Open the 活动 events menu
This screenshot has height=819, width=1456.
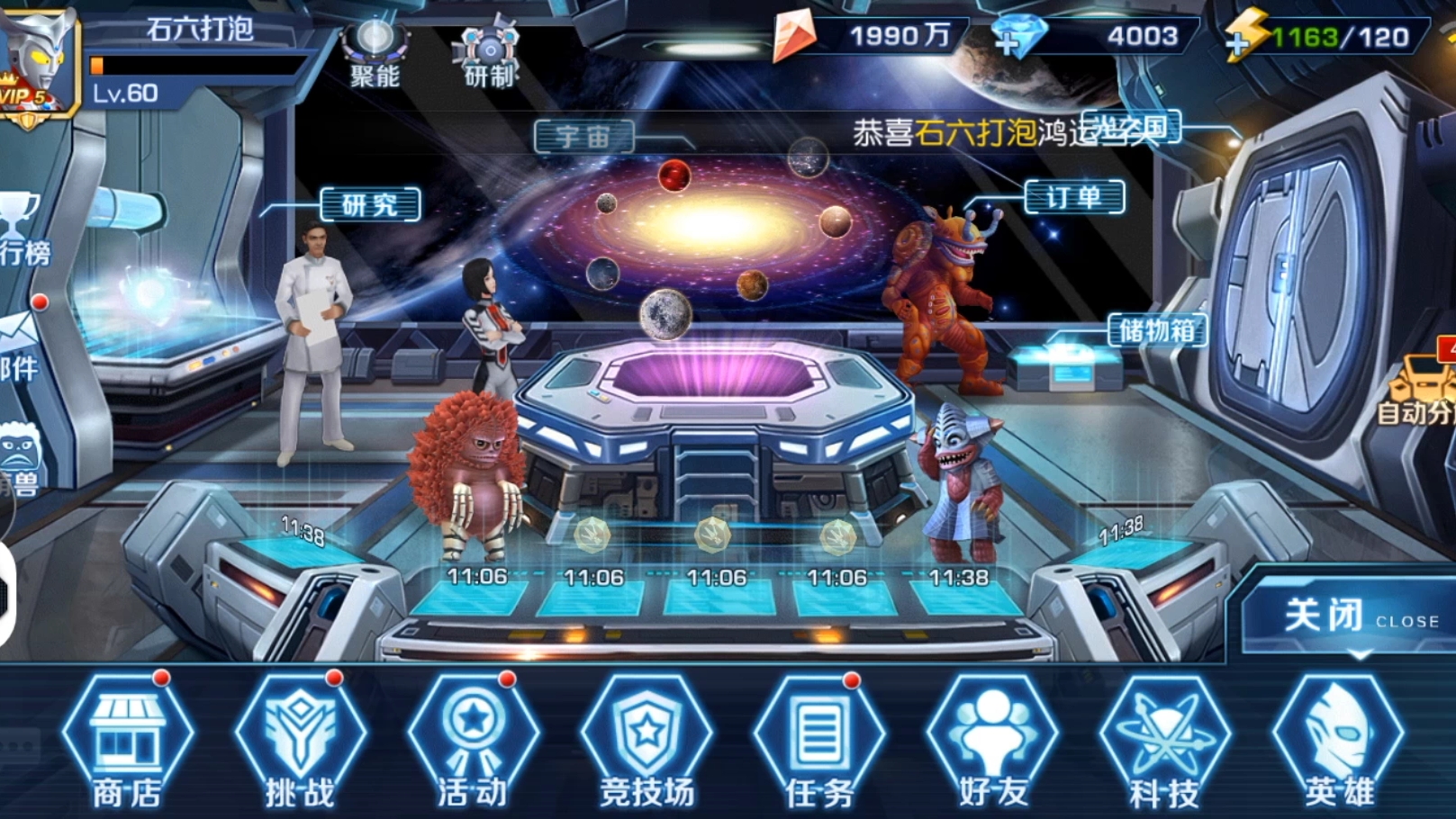473,741
